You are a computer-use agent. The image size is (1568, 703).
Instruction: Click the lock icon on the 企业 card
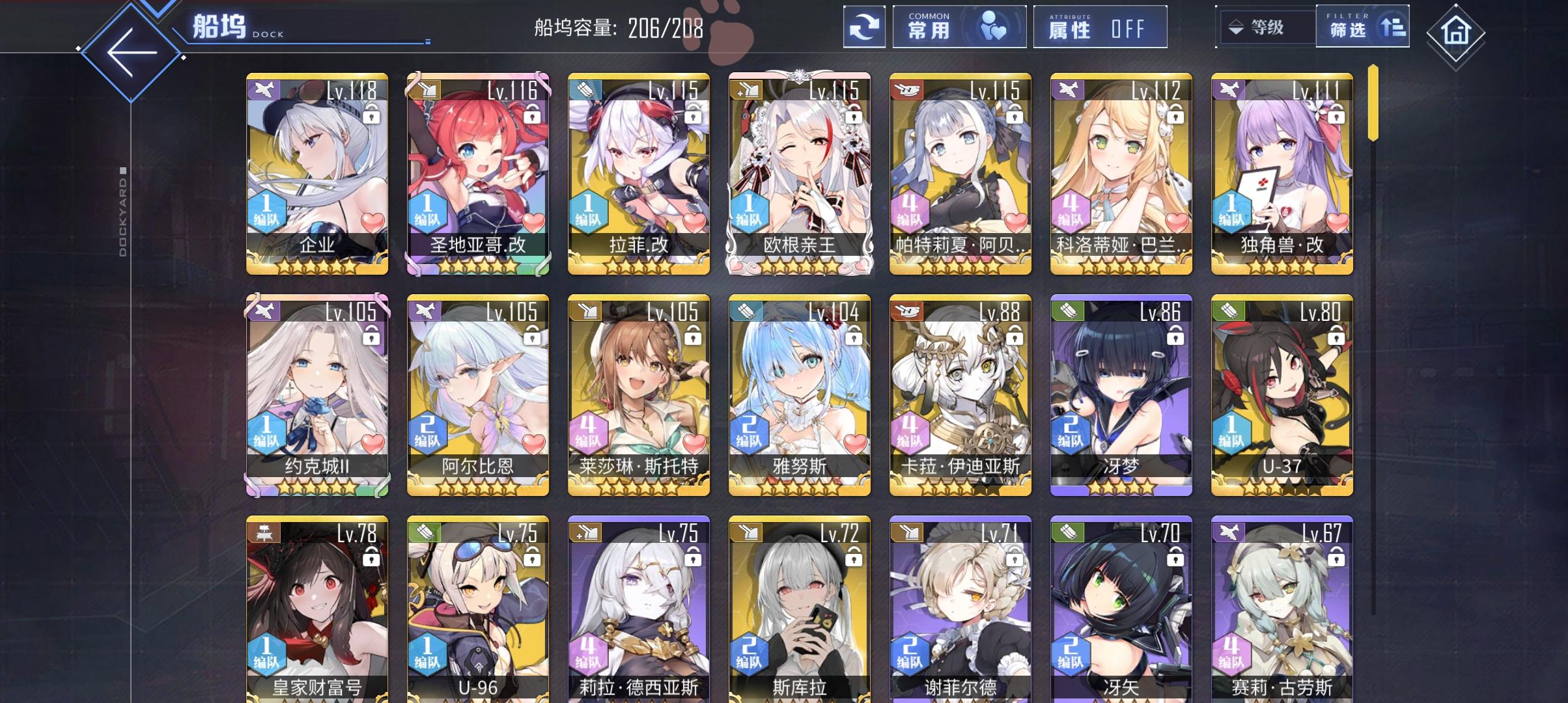372,113
